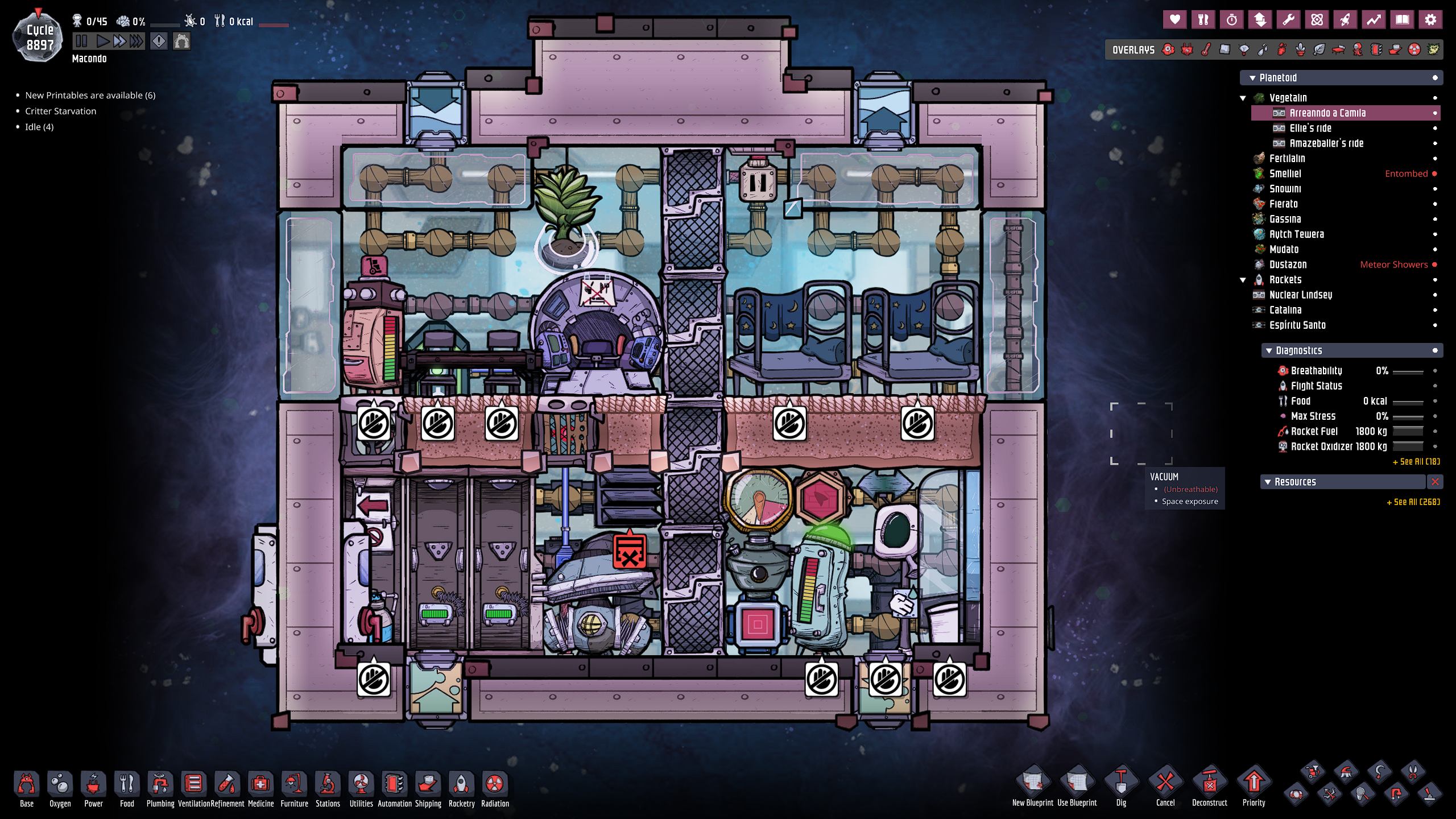1456x819 pixels.
Task: Open the Nuclear Lindsey rocket entry
Action: click(x=1300, y=295)
